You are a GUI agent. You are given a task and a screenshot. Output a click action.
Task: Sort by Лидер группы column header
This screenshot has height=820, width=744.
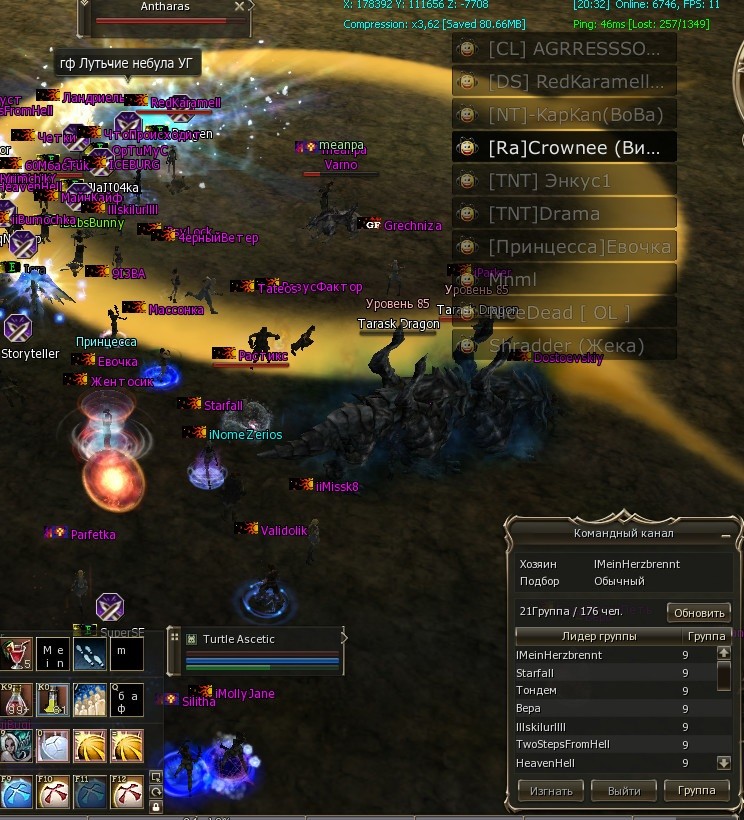[x=597, y=636]
